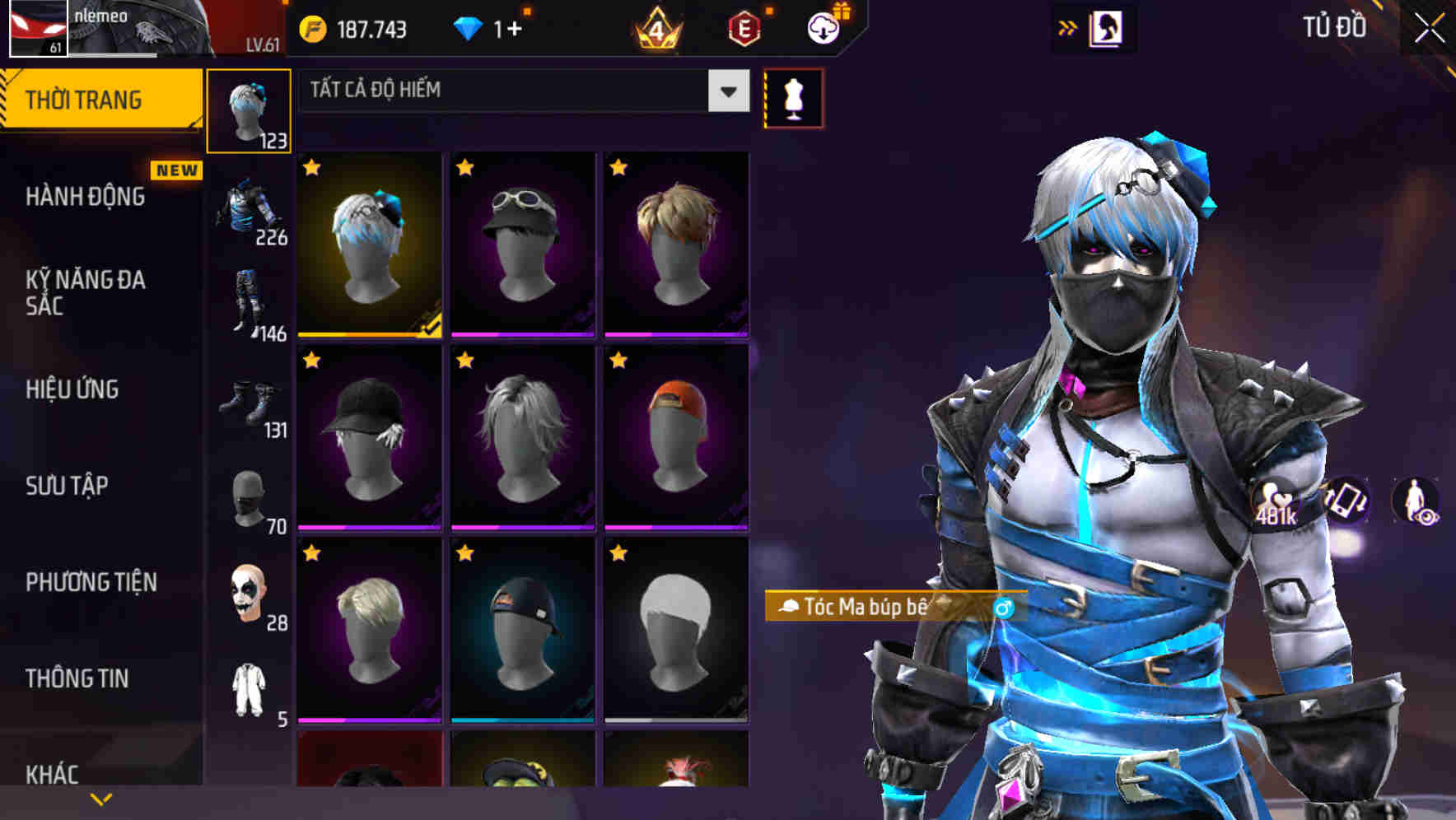Click the mannequin preset outfit icon
The width and height of the screenshot is (1456, 820).
pos(793,97)
